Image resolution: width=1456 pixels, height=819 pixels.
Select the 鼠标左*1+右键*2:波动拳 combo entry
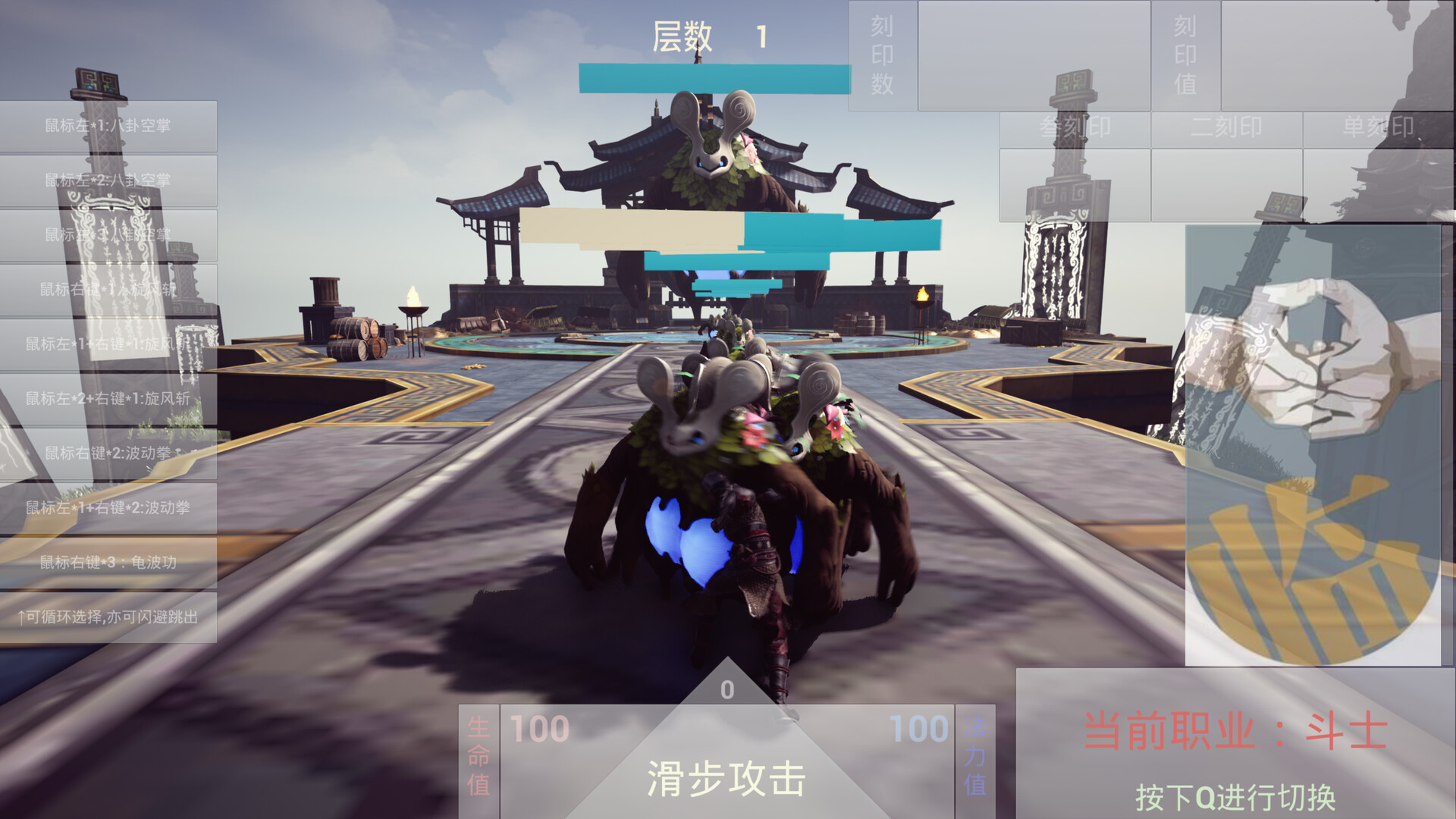(x=106, y=507)
